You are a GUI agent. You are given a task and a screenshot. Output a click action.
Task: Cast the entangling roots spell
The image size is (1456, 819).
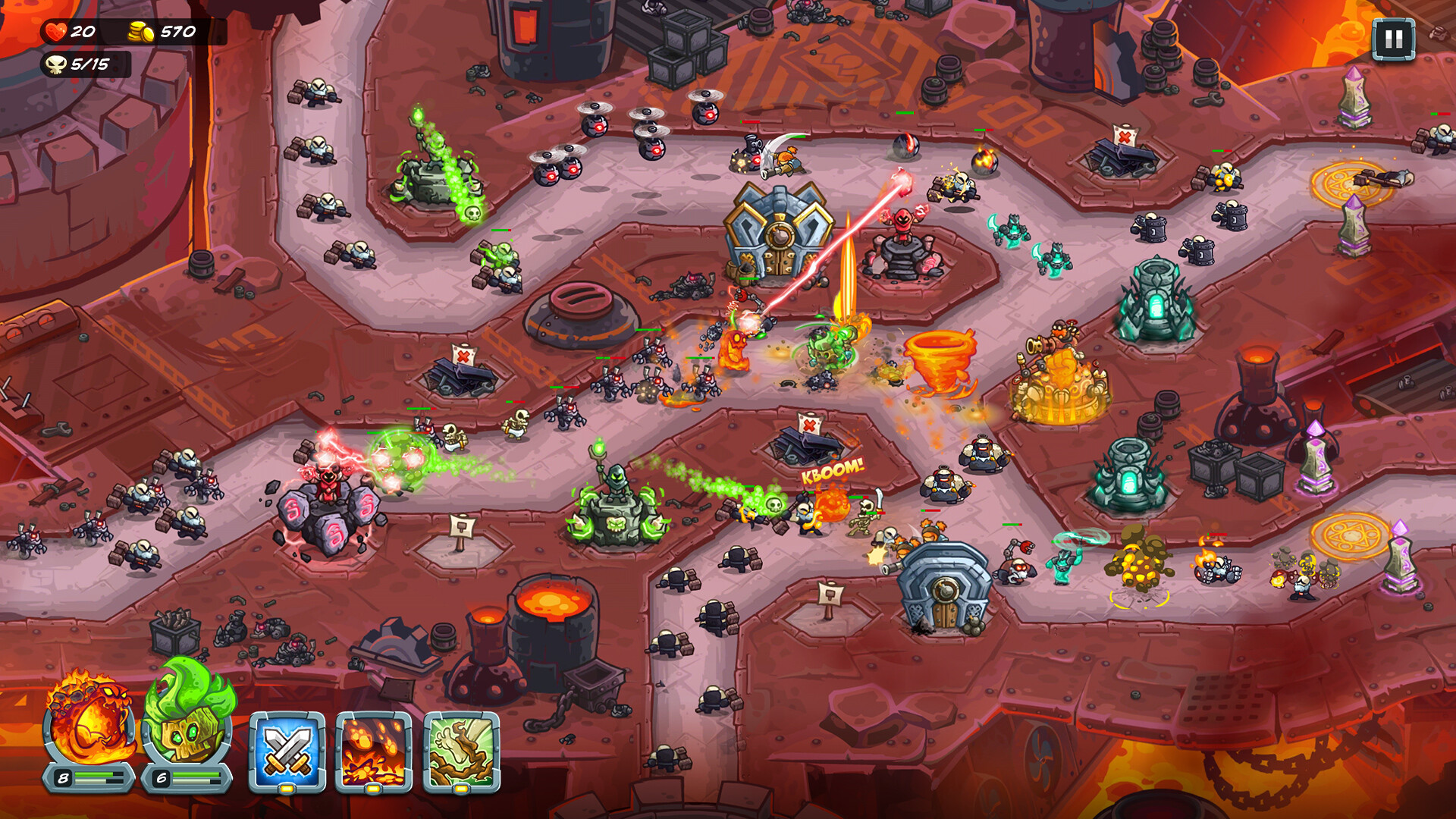(455, 747)
